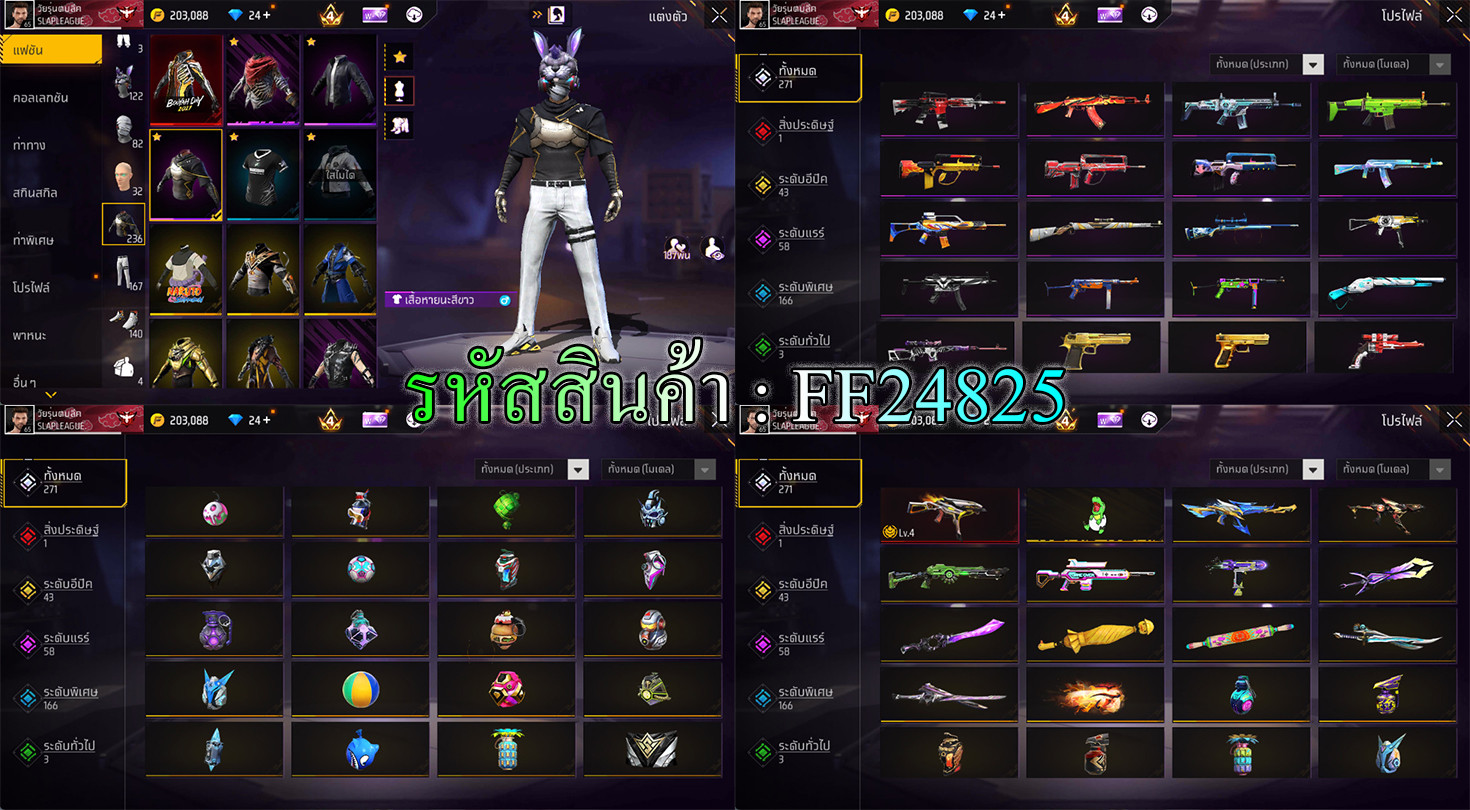This screenshot has width=1470, height=810.
Task: Choose the lime green rifle skin
Action: click(x=1383, y=107)
